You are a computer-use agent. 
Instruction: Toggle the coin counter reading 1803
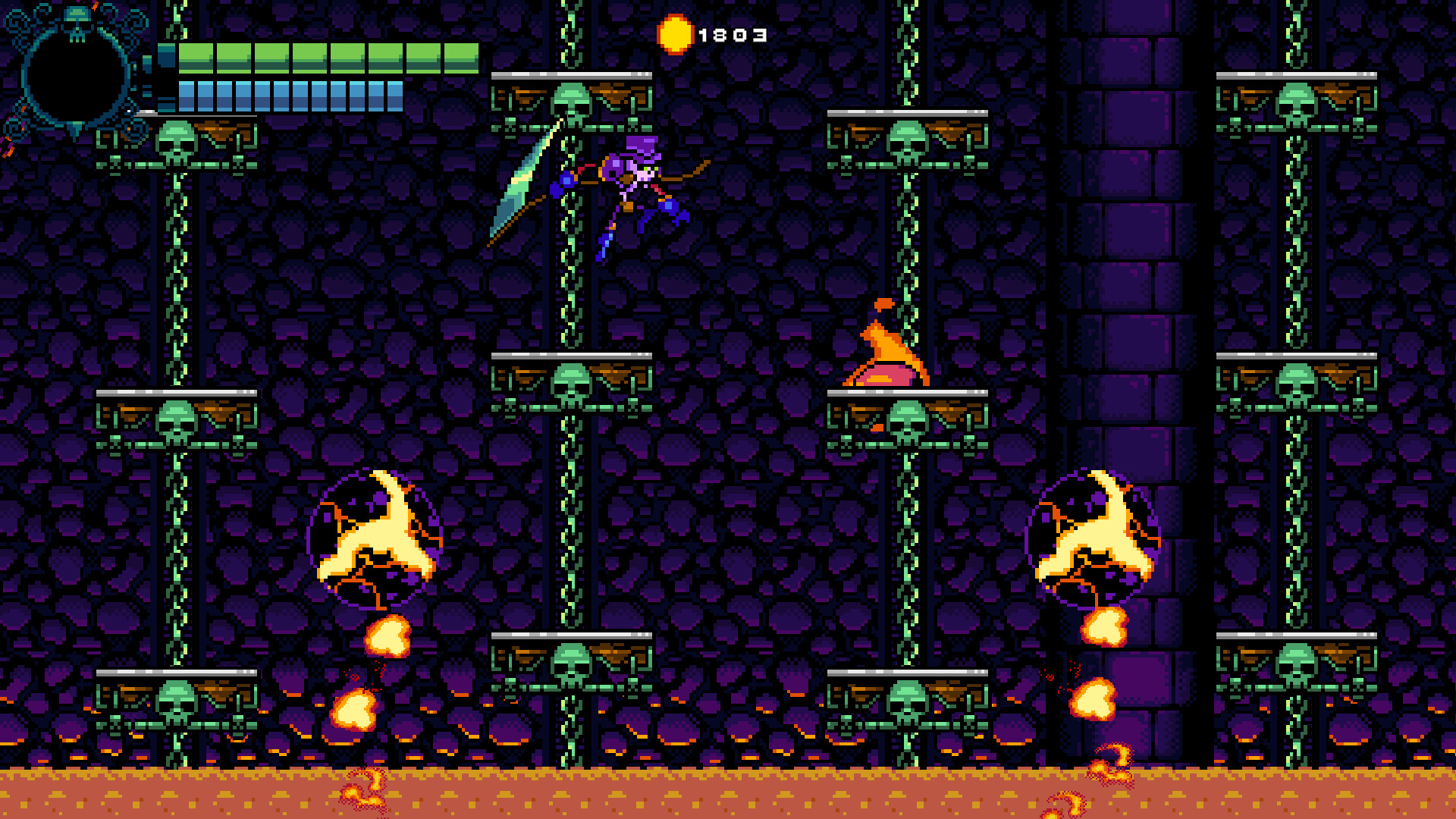point(732,34)
